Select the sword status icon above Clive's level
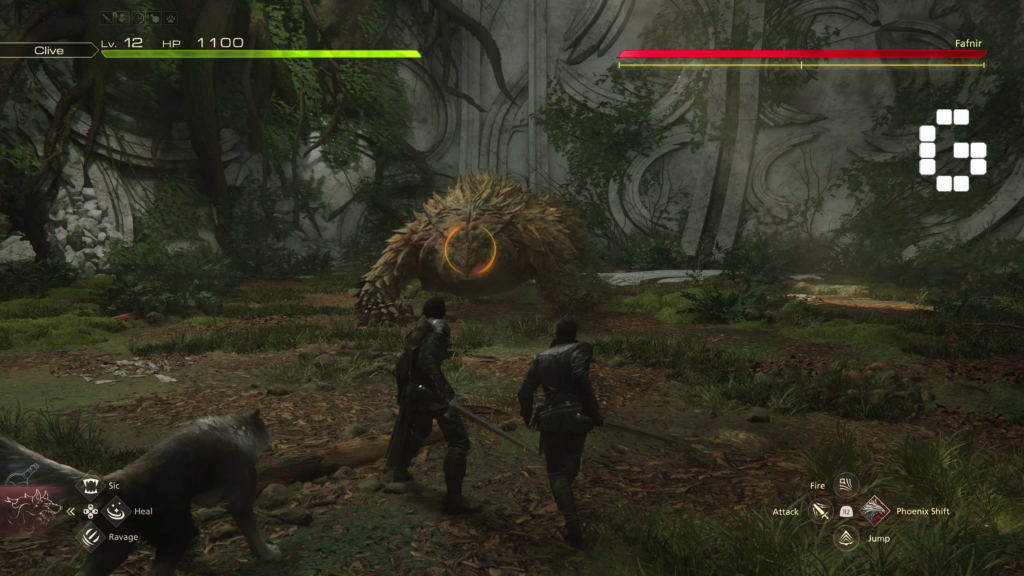 [x=107, y=17]
